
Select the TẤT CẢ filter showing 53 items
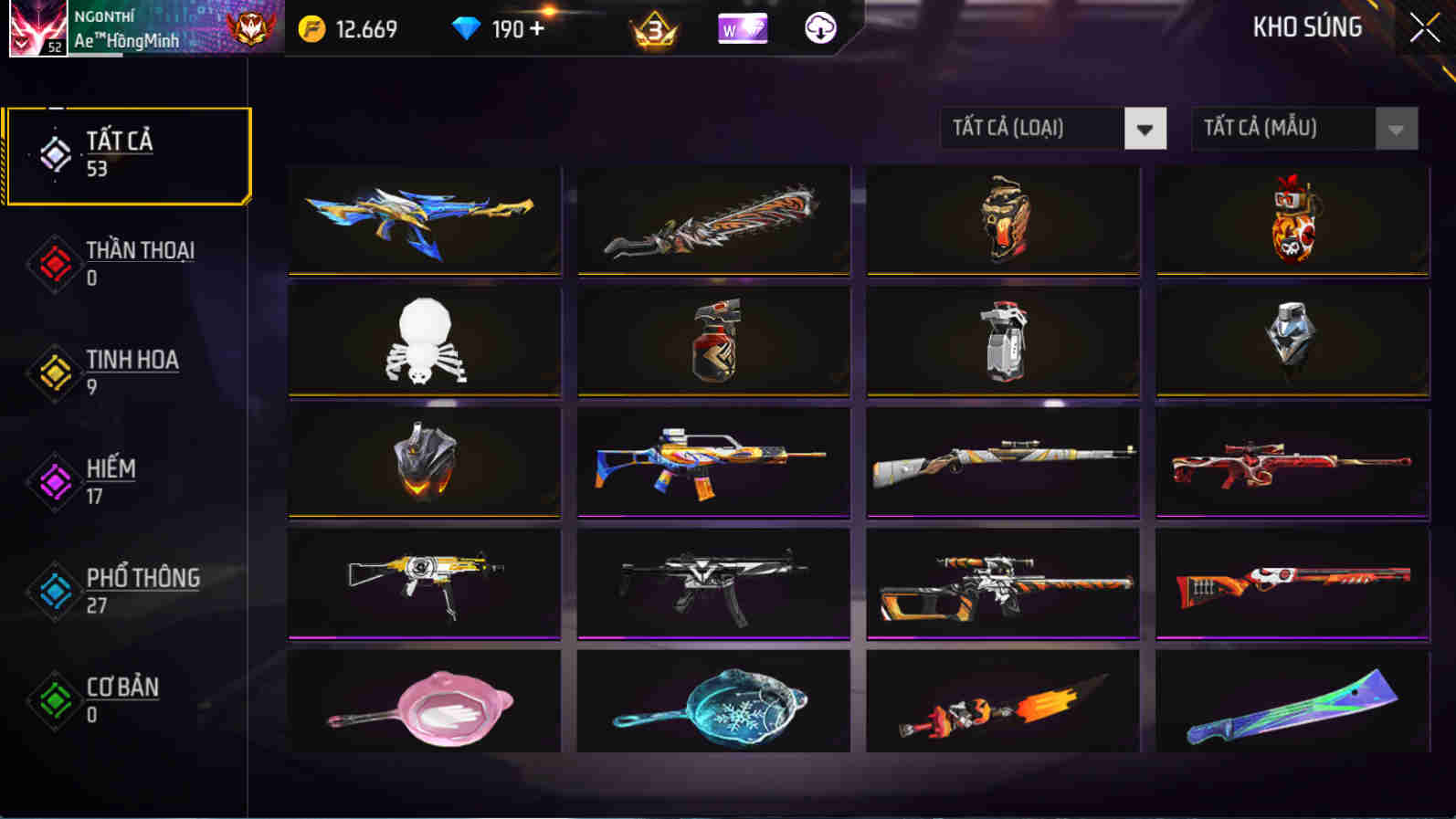pyautogui.click(x=128, y=153)
